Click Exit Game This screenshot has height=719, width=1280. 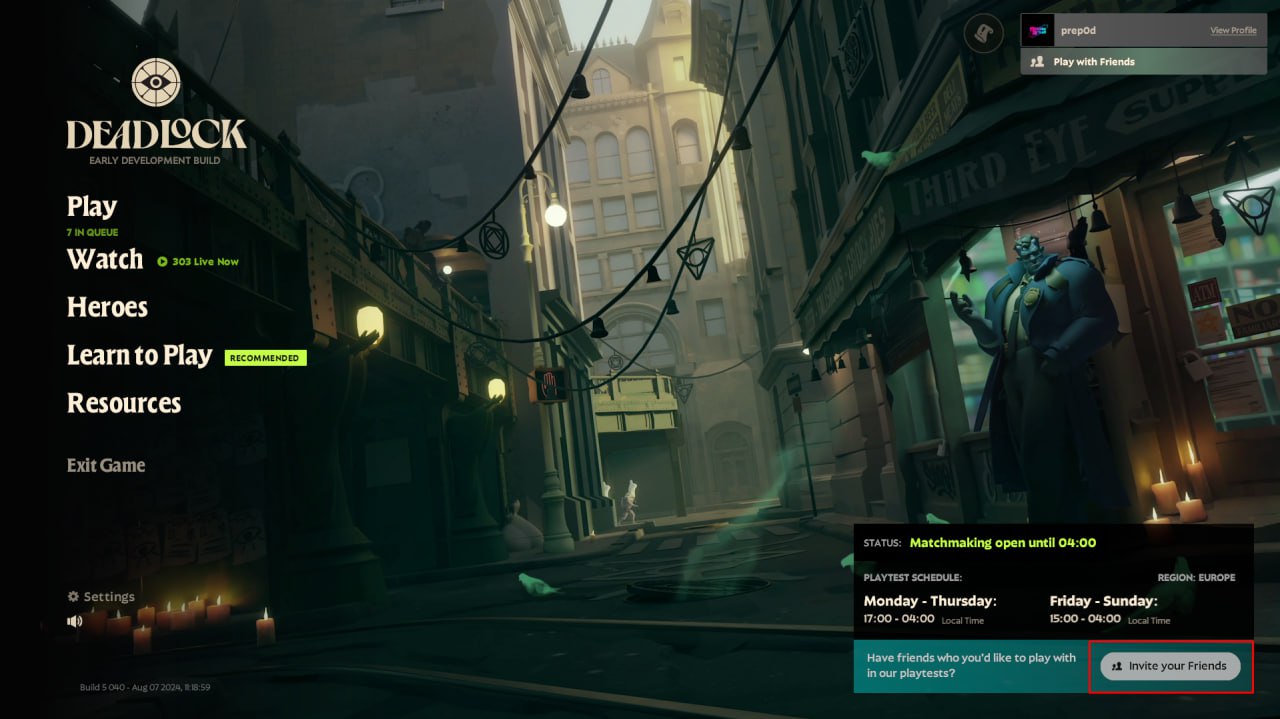(106, 465)
